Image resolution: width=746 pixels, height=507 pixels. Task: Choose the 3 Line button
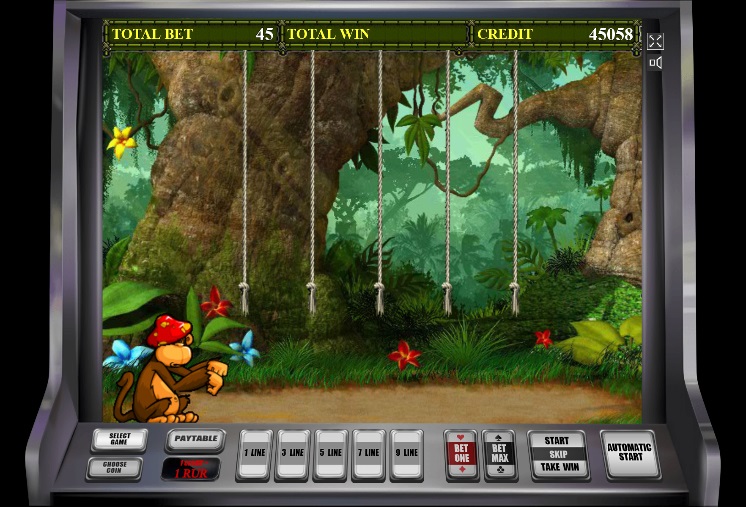[x=292, y=454]
